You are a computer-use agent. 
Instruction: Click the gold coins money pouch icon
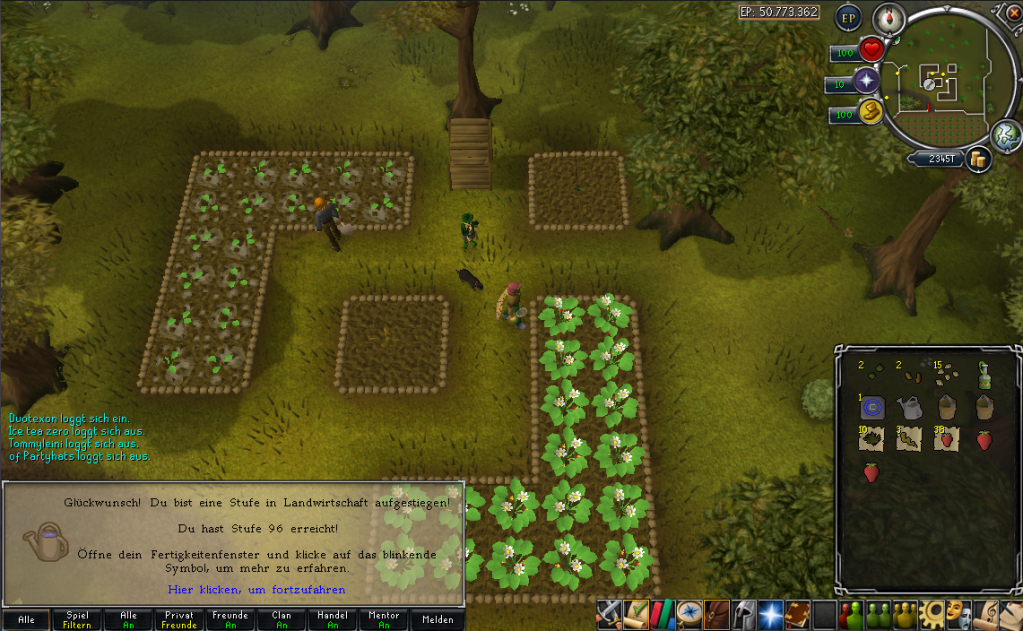pos(976,158)
